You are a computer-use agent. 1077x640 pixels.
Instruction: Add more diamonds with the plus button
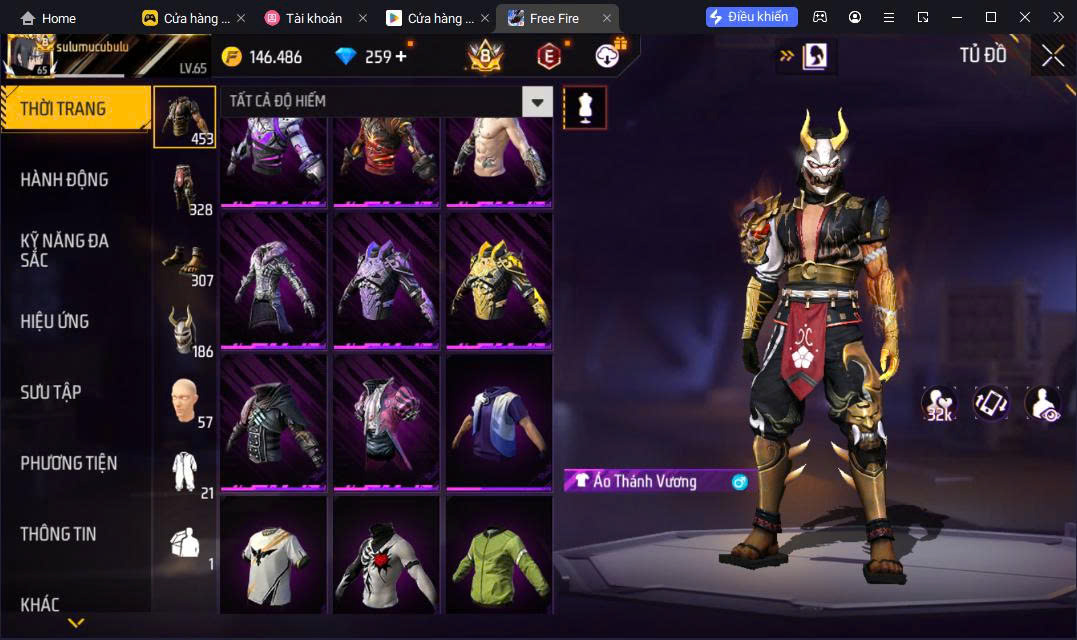[x=402, y=56]
